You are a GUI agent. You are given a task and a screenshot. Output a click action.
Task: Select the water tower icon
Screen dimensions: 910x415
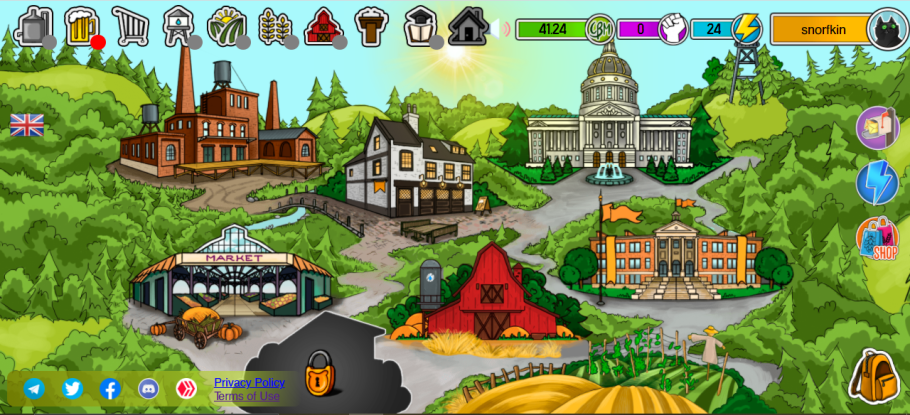[x=178, y=26]
